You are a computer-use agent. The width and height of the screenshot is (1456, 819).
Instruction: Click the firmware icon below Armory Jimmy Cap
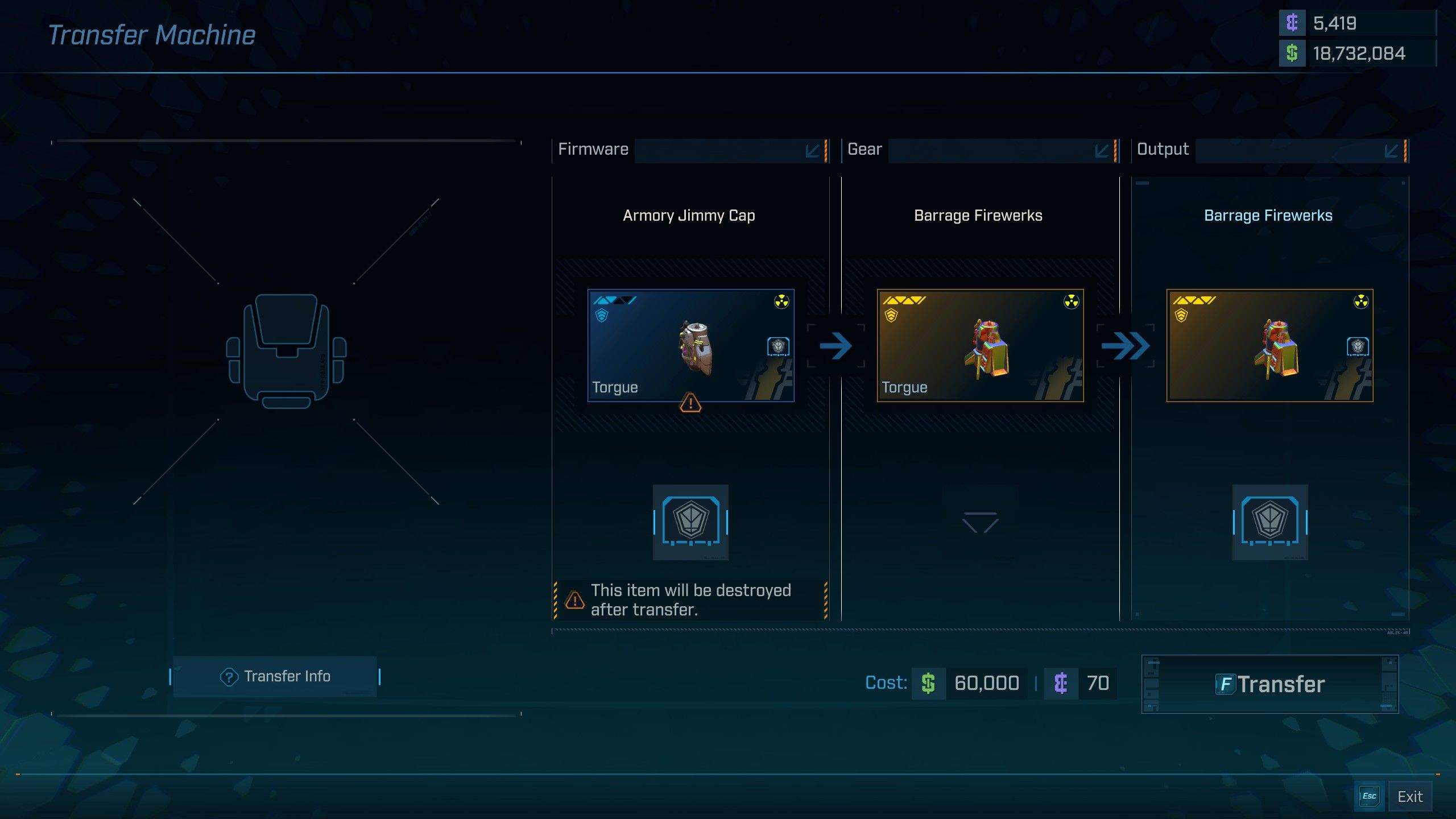click(x=690, y=522)
